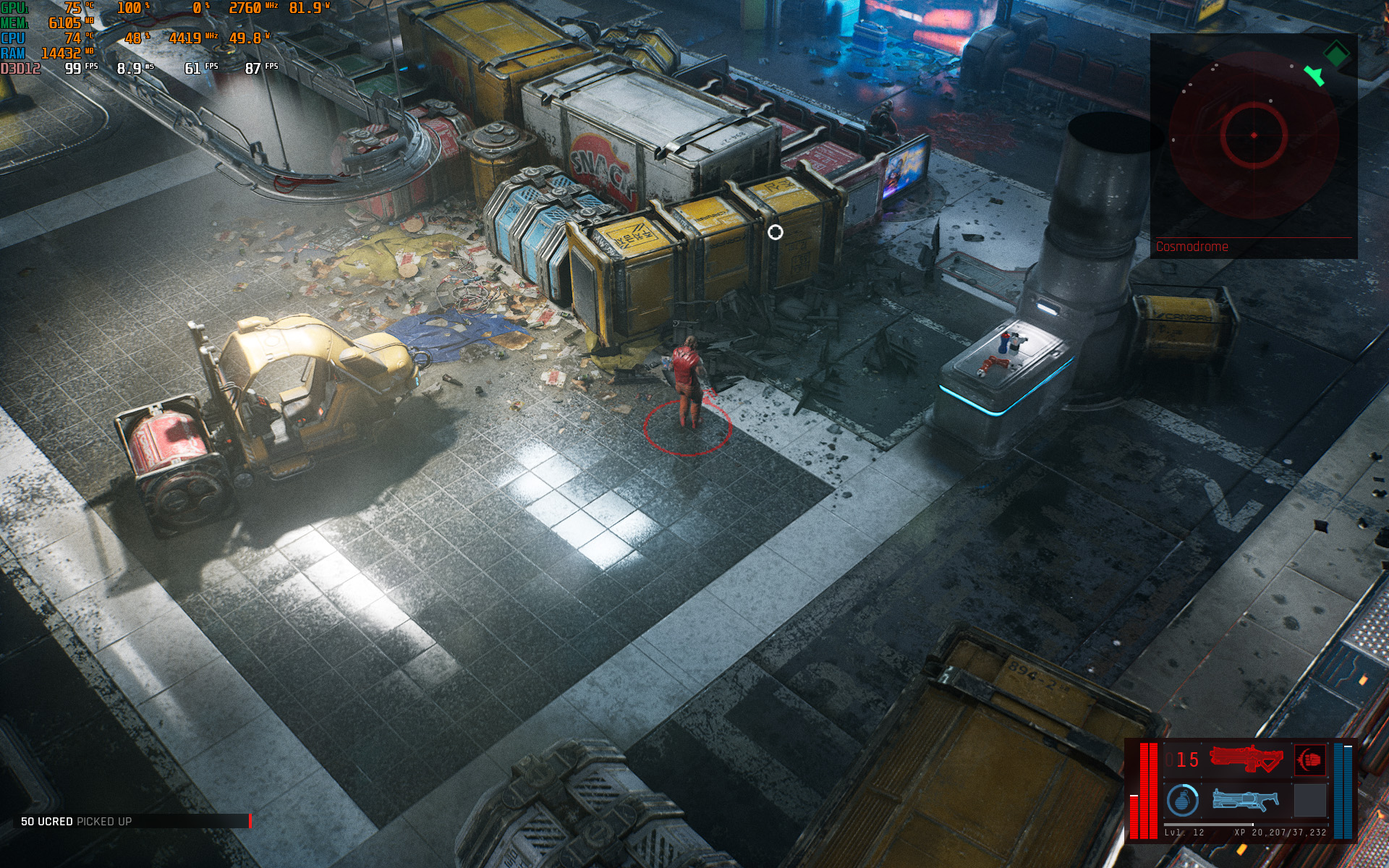Click the circular red minimap radar
This screenshot has width=1389, height=868.
(x=1253, y=135)
